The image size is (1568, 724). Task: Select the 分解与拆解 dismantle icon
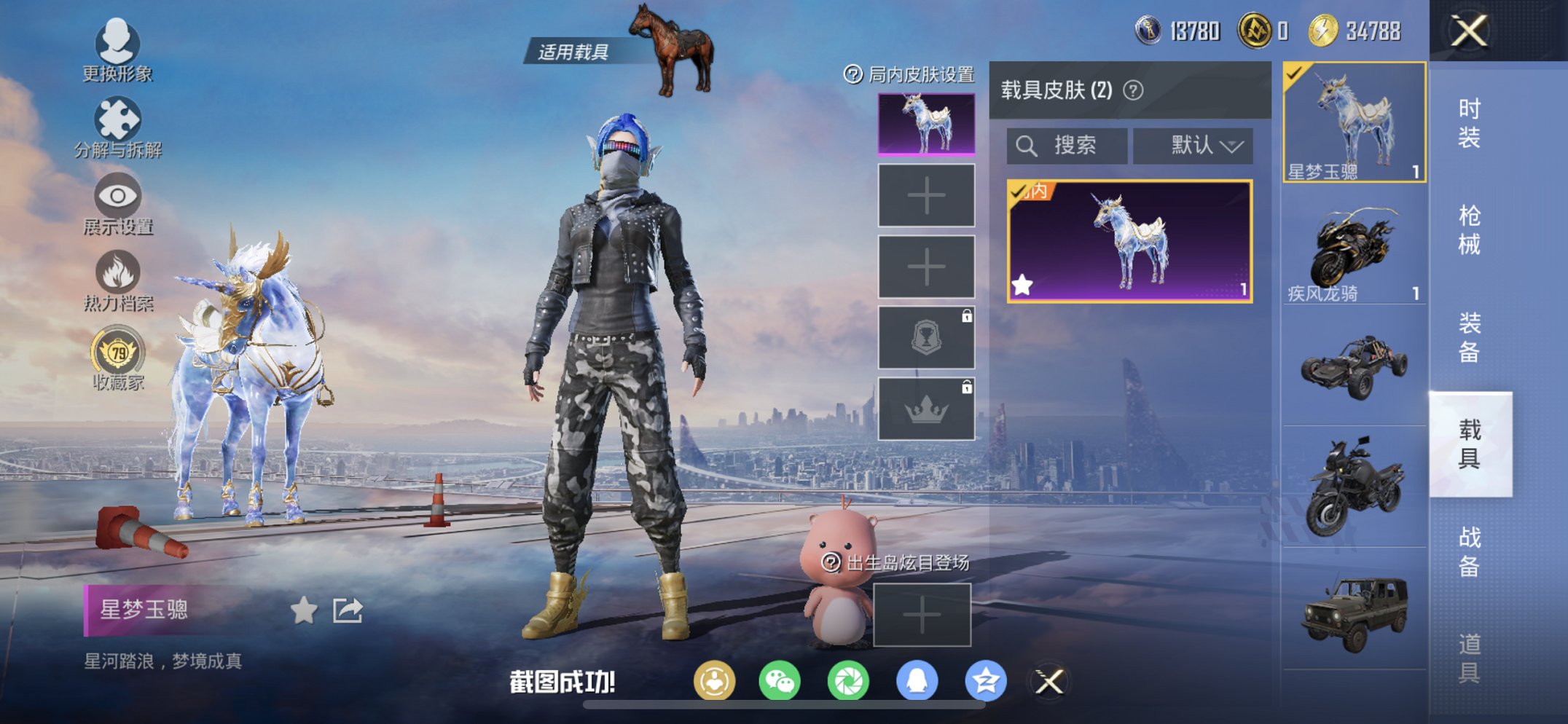tap(120, 120)
